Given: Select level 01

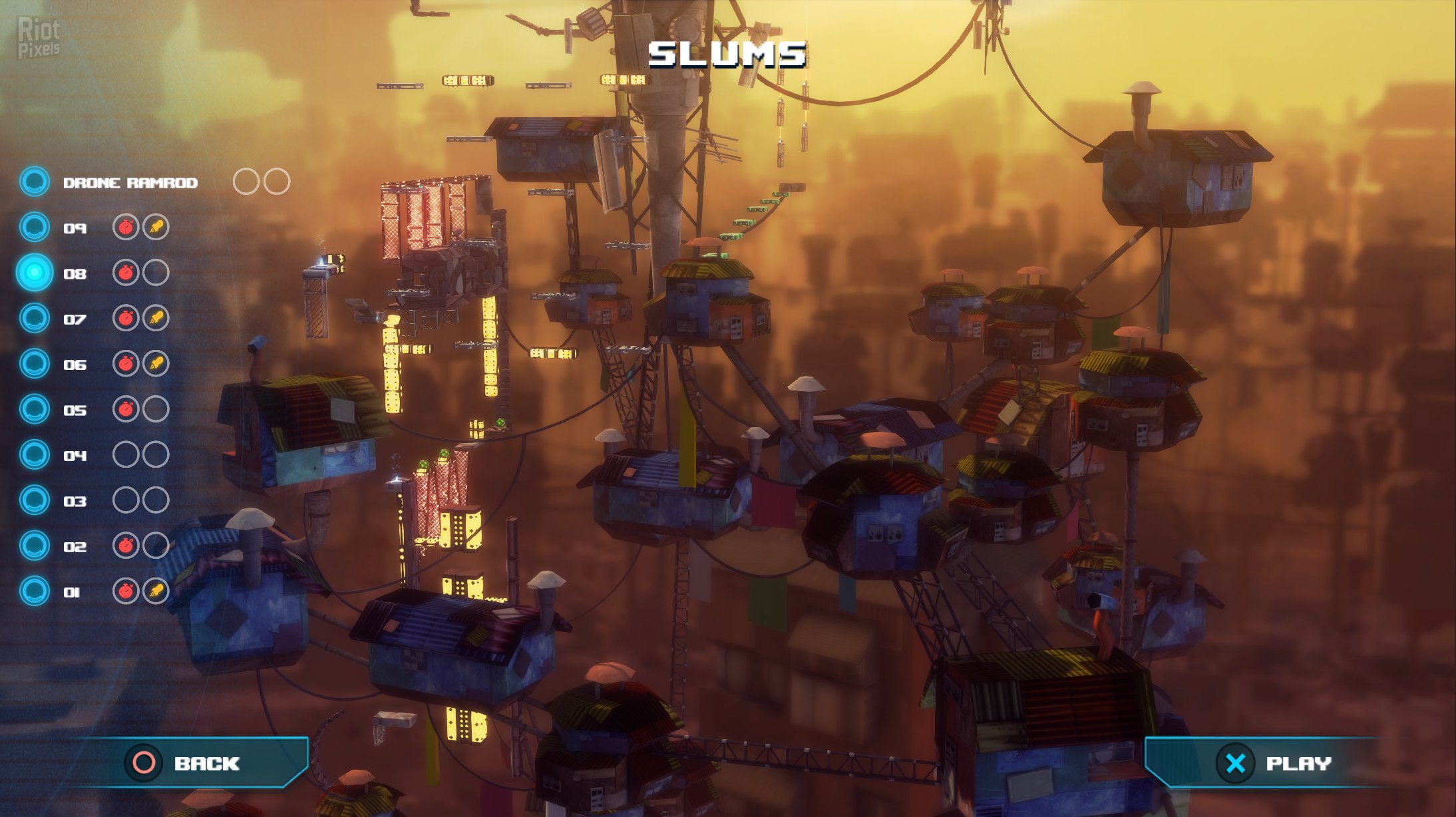Looking at the screenshot, I should 72,592.
